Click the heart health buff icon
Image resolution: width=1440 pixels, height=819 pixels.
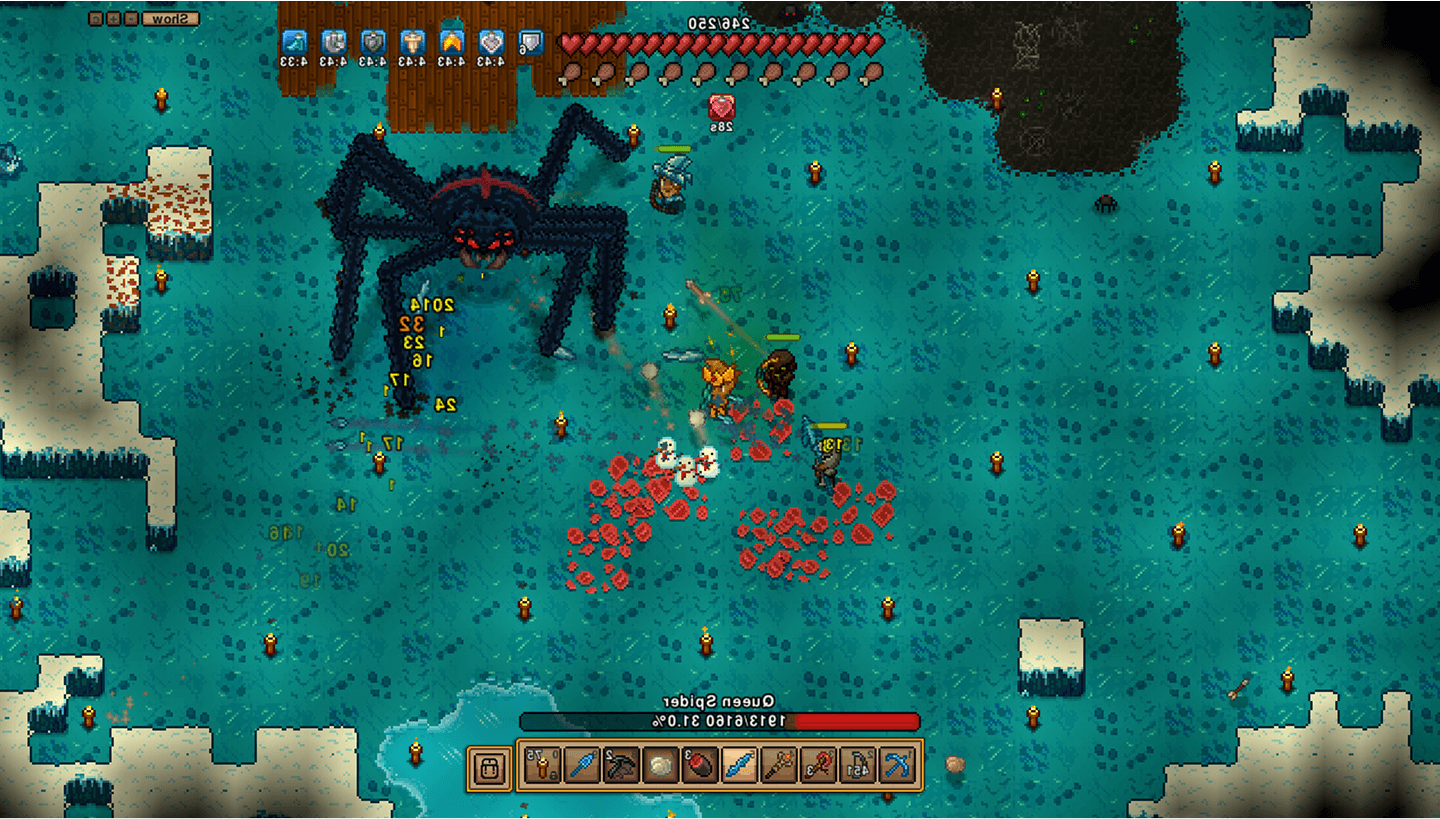point(490,42)
